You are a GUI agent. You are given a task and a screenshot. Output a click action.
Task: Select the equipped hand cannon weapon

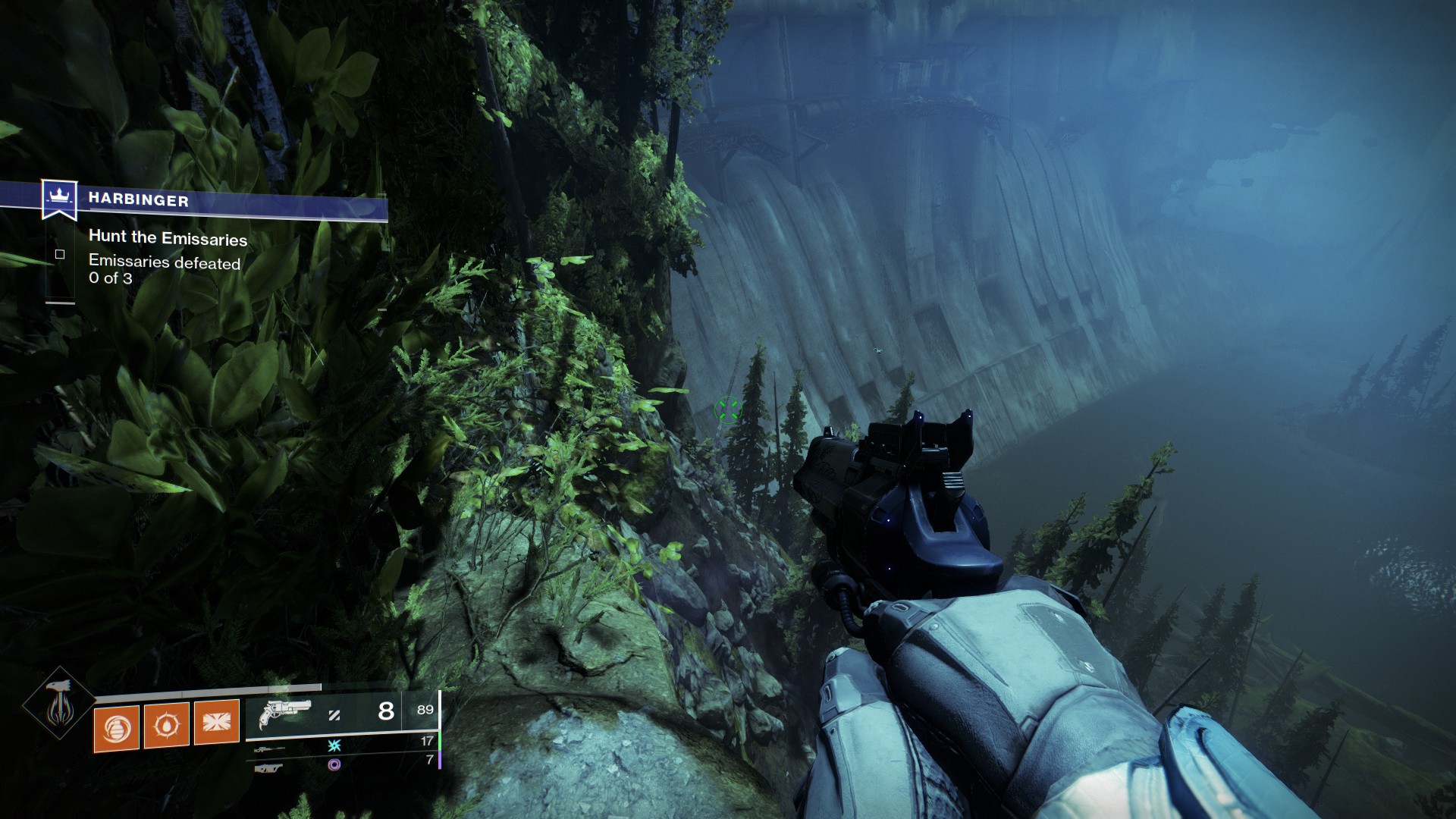point(284,714)
